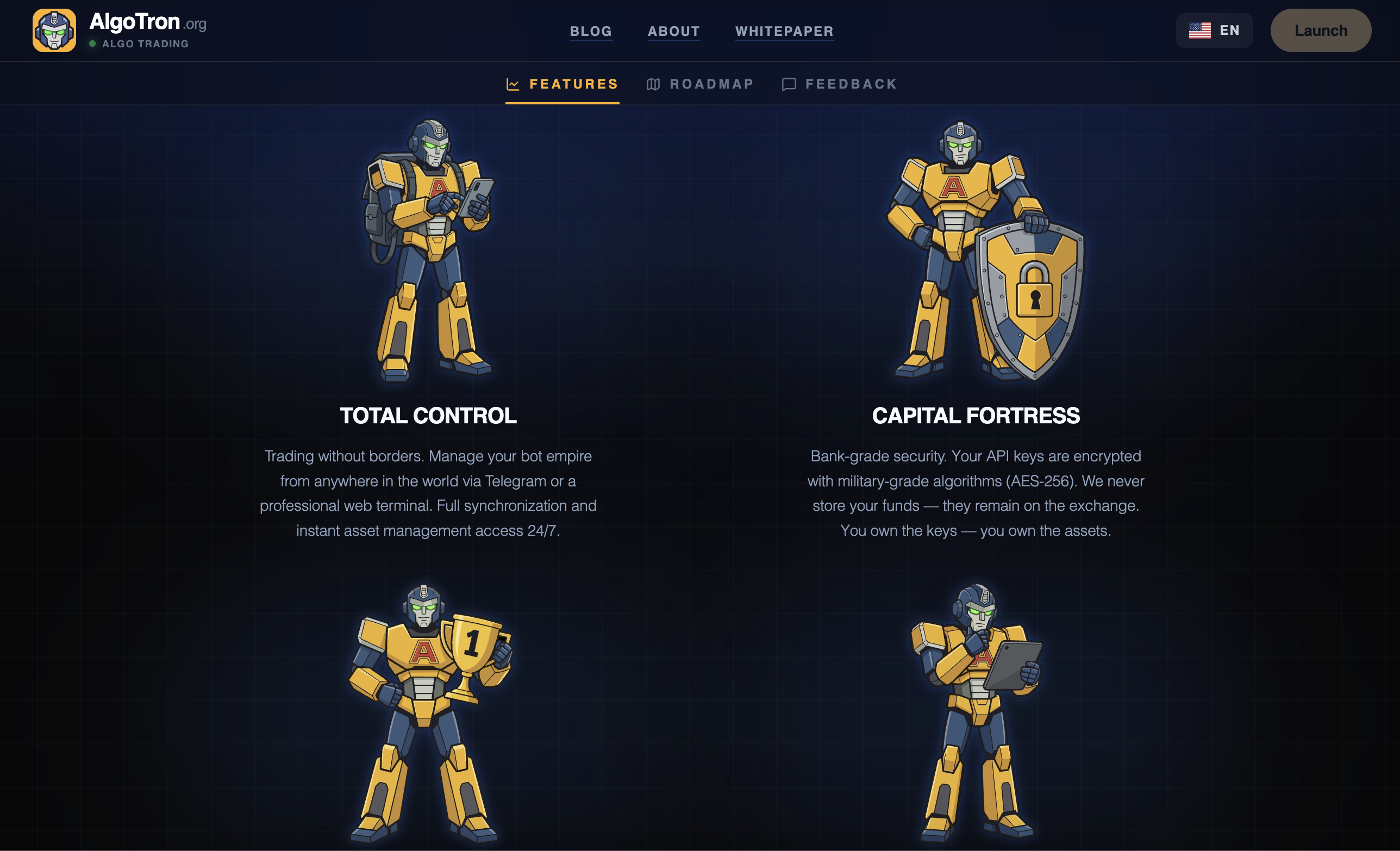Click the Roadmap map icon

tap(654, 84)
